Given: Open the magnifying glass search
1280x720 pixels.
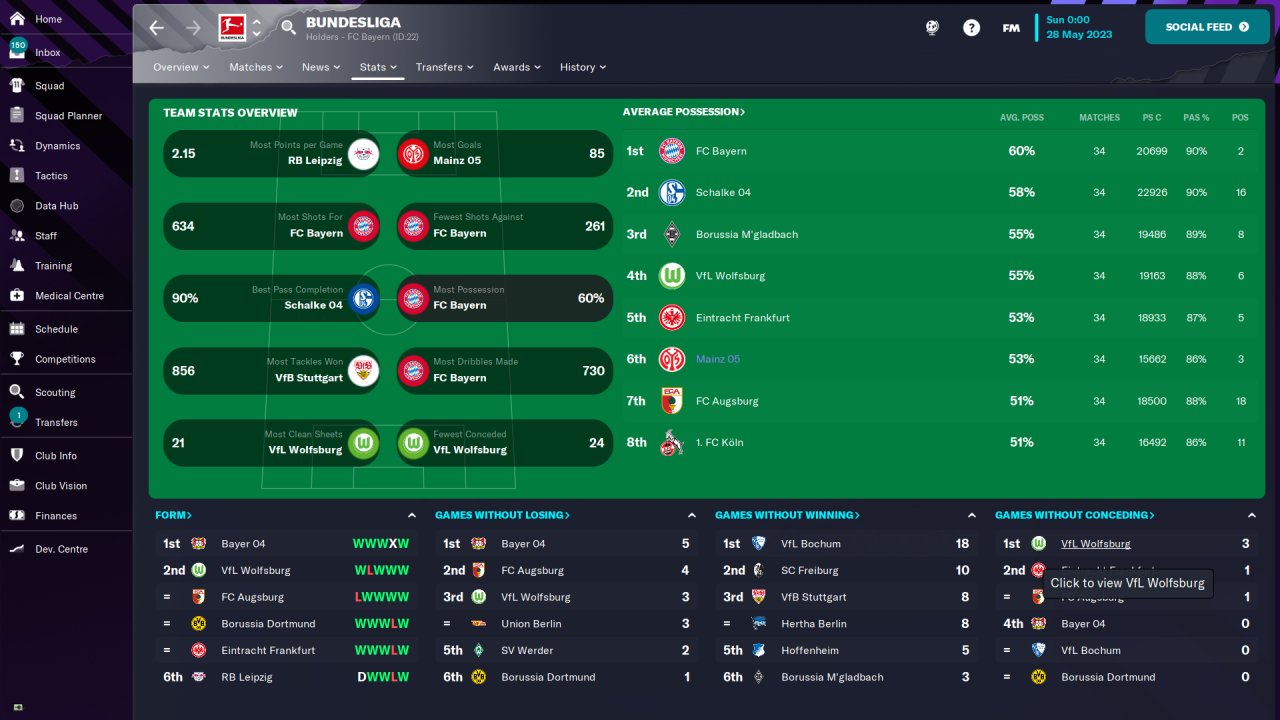Looking at the screenshot, I should coord(288,28).
